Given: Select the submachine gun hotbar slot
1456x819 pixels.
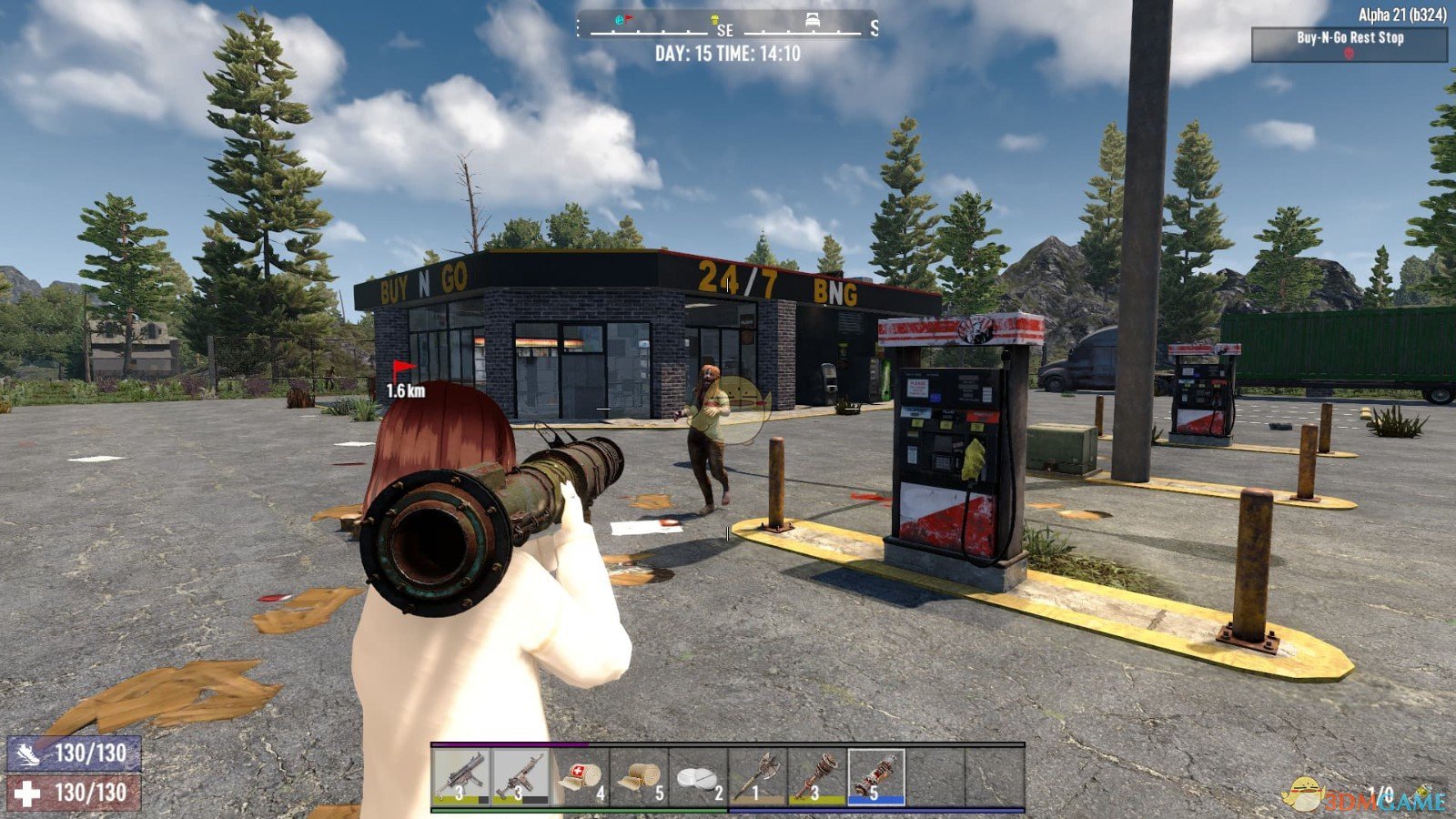Looking at the screenshot, I should point(461,776).
